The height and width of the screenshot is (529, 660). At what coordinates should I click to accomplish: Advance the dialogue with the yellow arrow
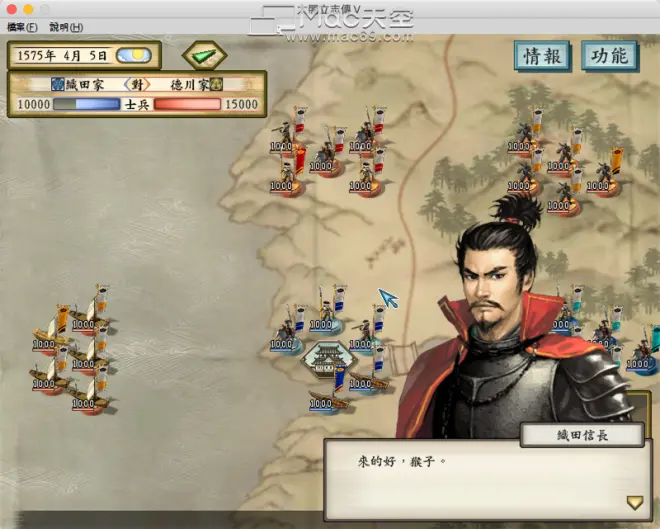click(634, 502)
